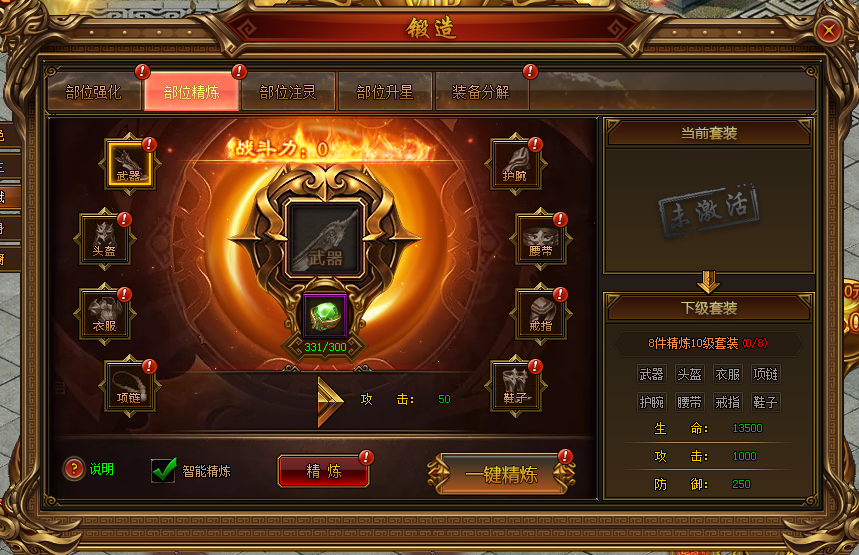This screenshot has width=859, height=555.
Task: Choose the 腰带 belt slot
Action: [x=540, y=238]
